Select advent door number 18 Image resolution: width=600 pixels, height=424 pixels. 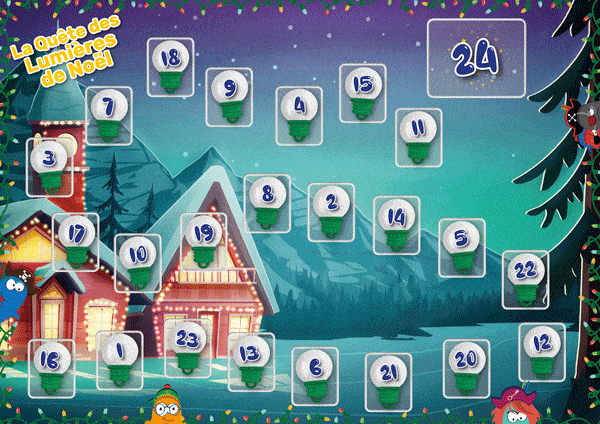tap(170, 67)
